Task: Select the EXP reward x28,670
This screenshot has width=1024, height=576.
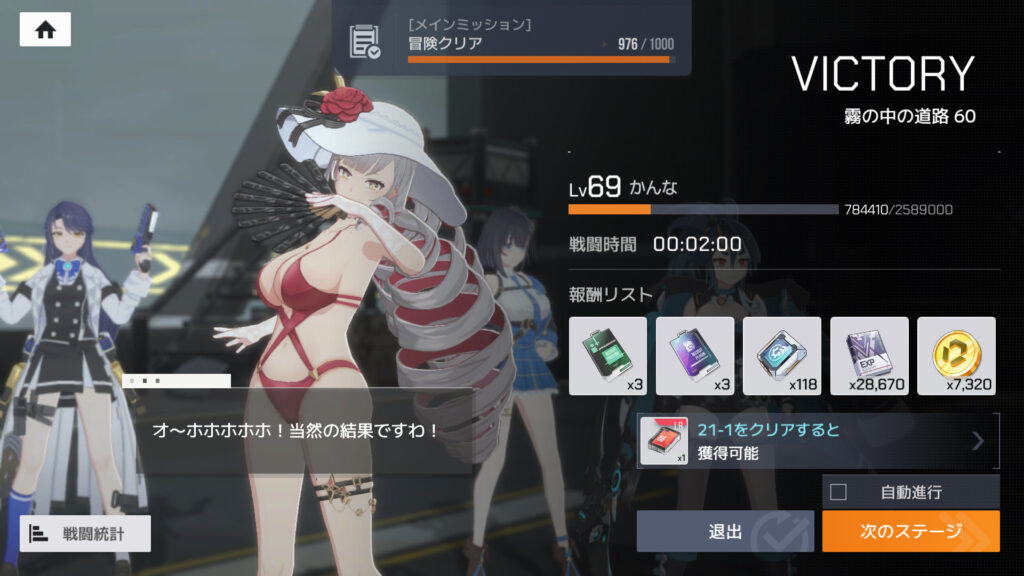Action: pos(869,356)
